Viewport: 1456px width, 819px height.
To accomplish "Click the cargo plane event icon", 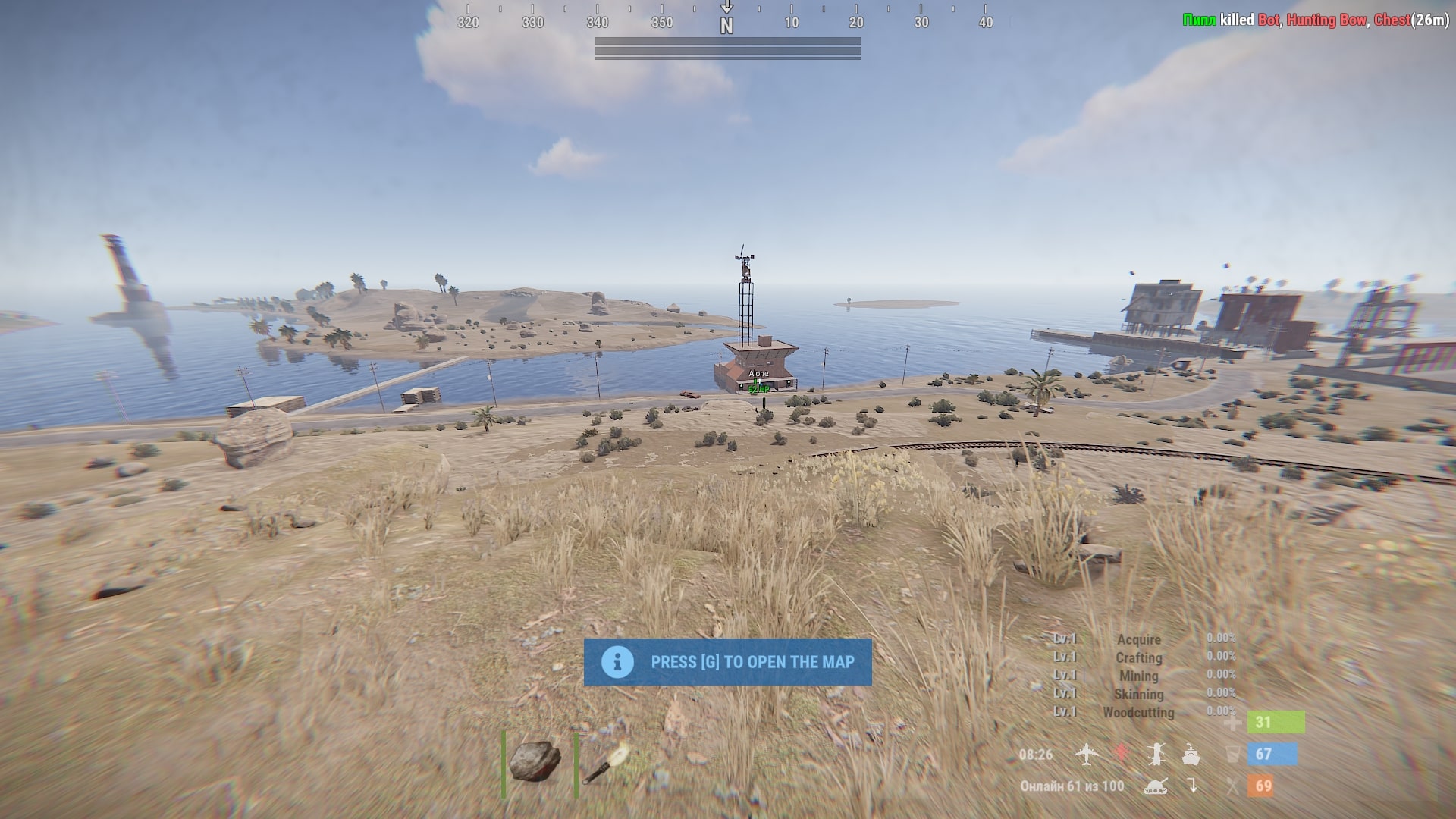I will tap(1087, 755).
